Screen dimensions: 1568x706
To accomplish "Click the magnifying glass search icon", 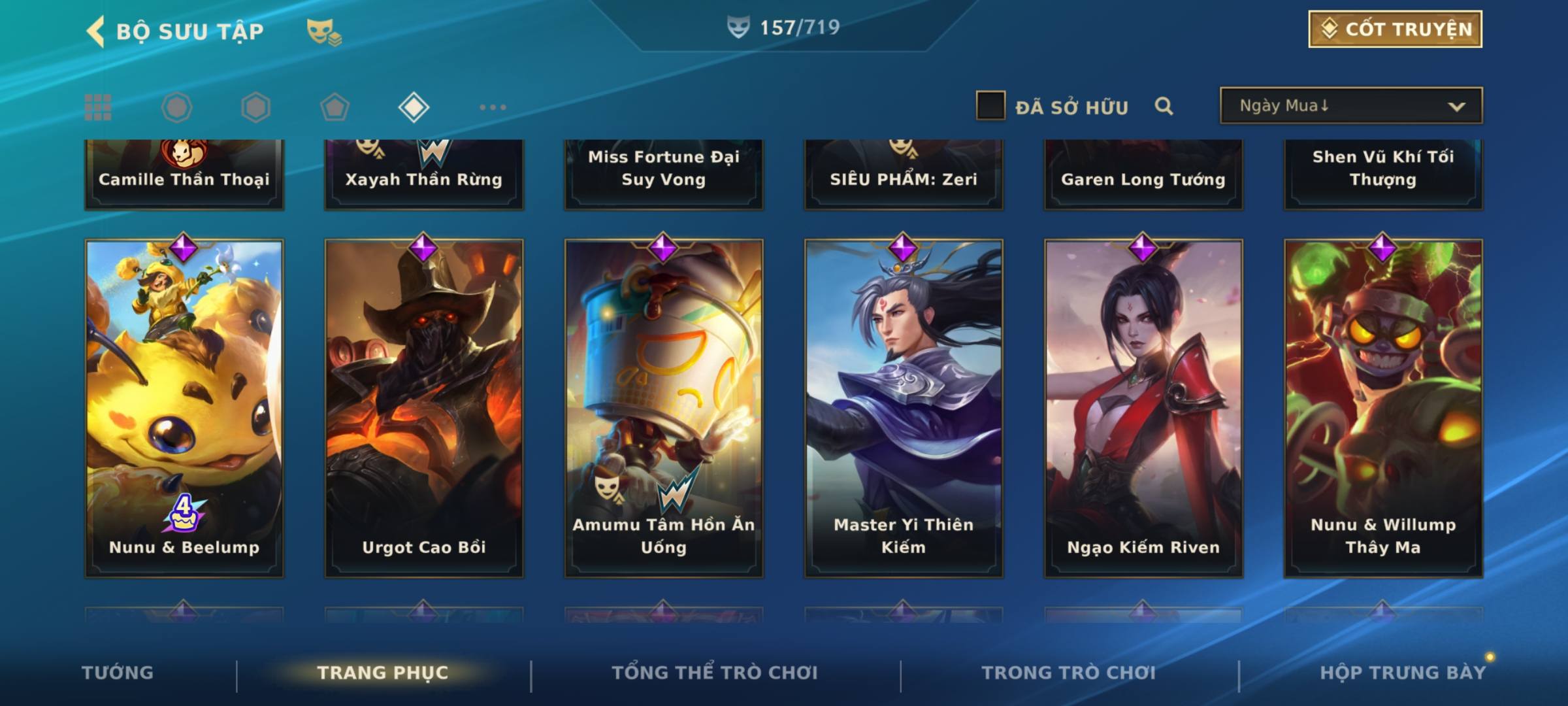I will 1164,106.
